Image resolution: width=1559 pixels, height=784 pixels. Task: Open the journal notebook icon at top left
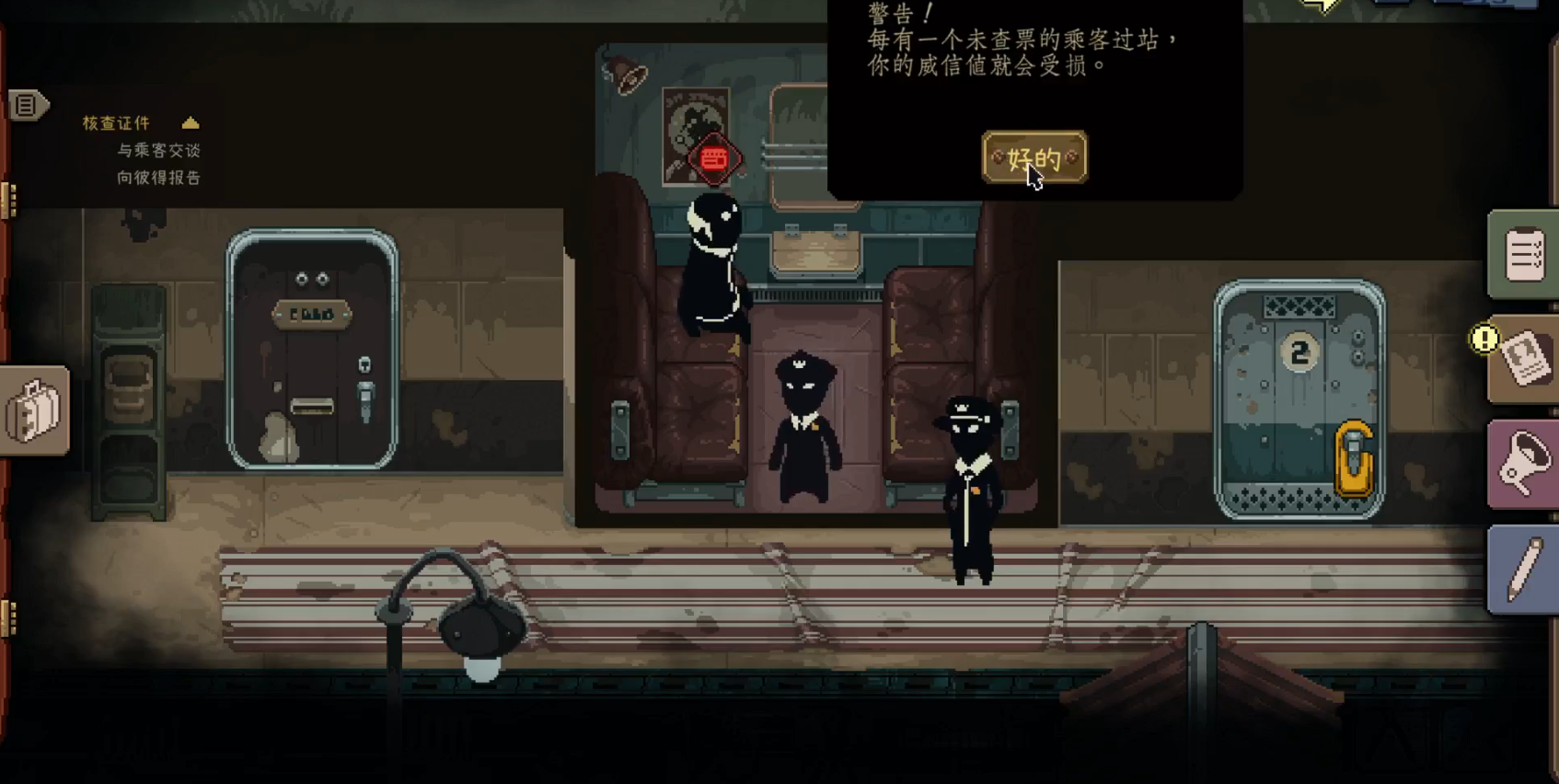(23, 105)
